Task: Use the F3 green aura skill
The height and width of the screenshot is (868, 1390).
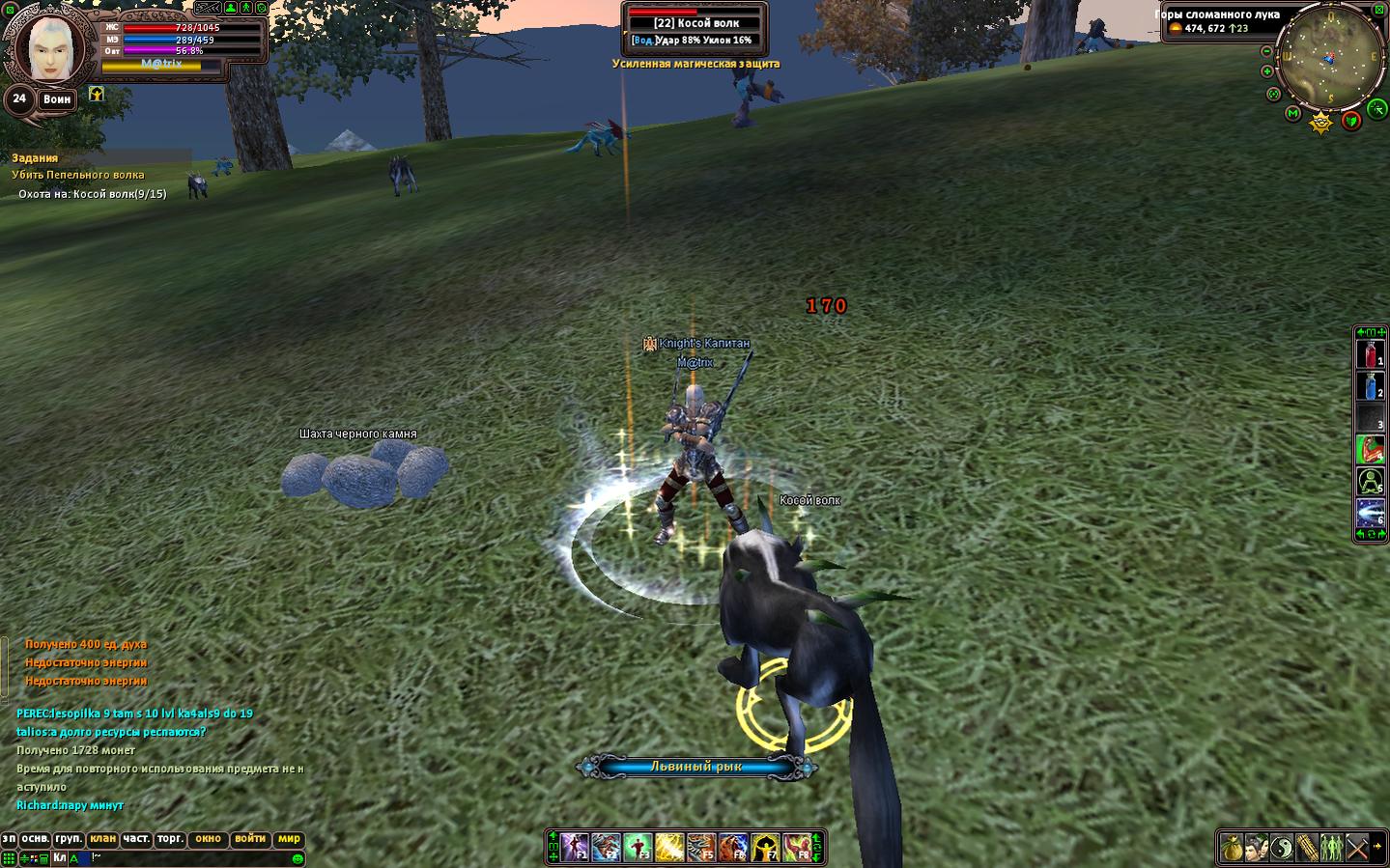Action: pyautogui.click(x=638, y=848)
